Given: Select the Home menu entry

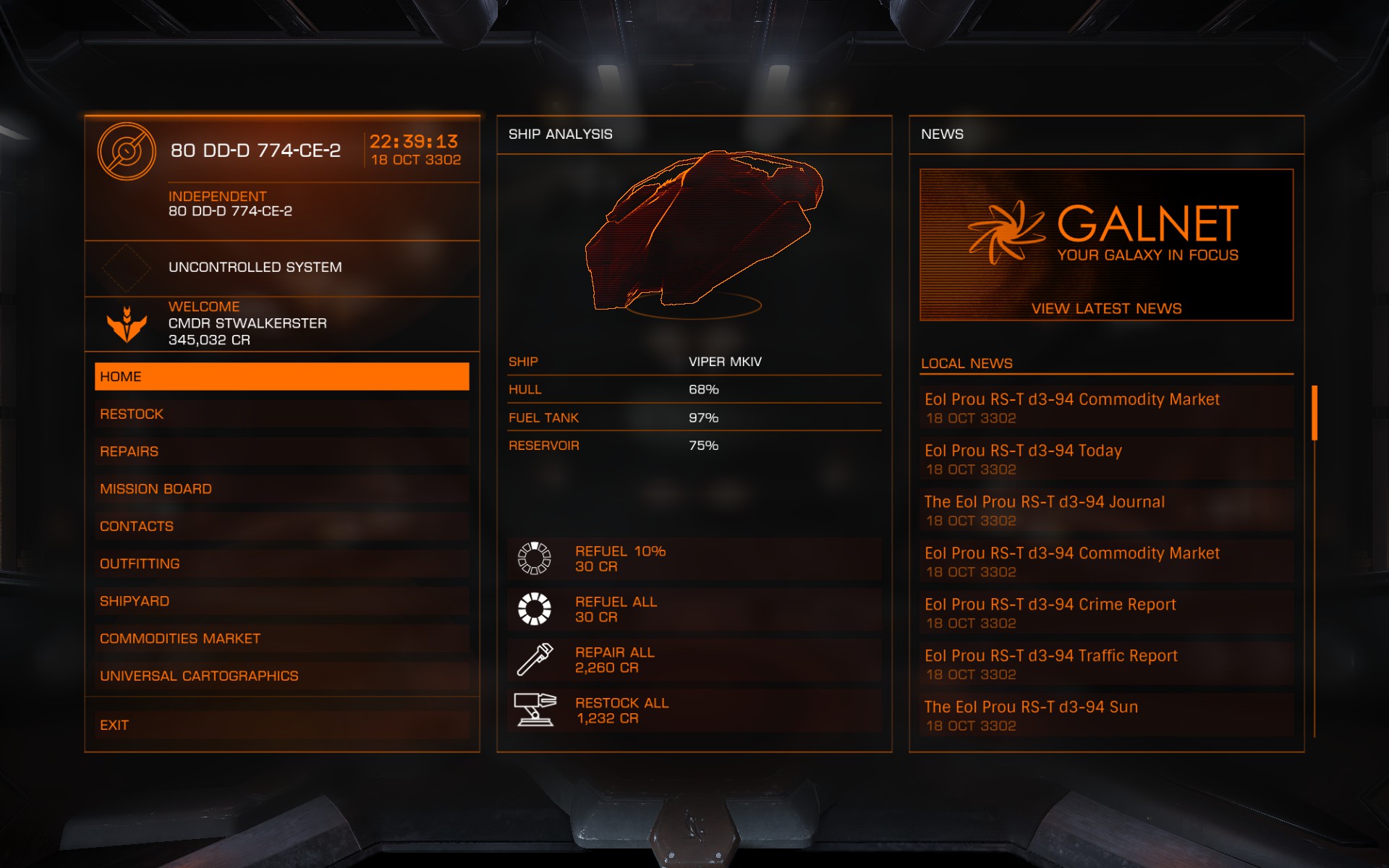Looking at the screenshot, I should (281, 377).
